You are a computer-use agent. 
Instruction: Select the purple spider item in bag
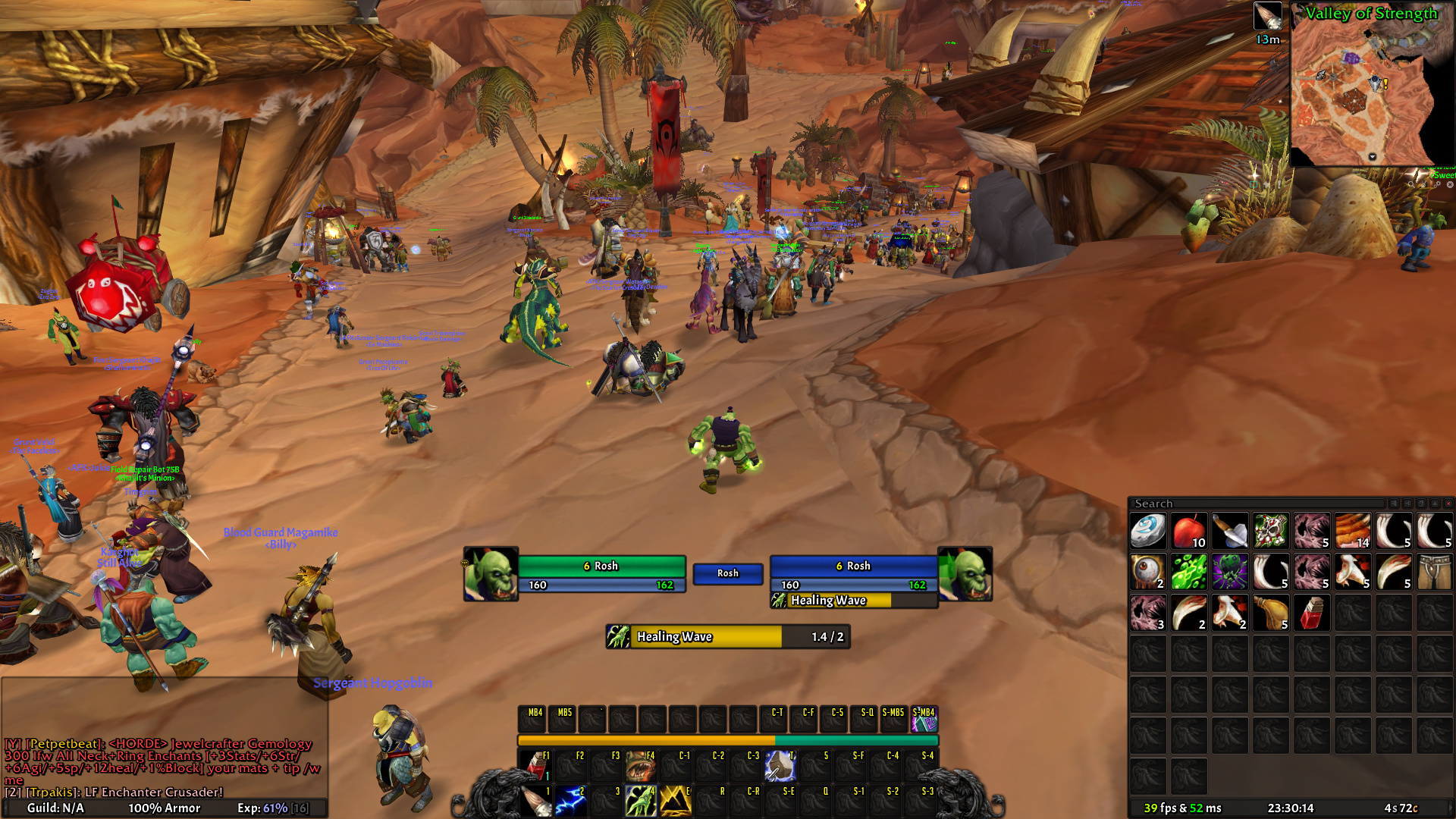(x=1230, y=572)
